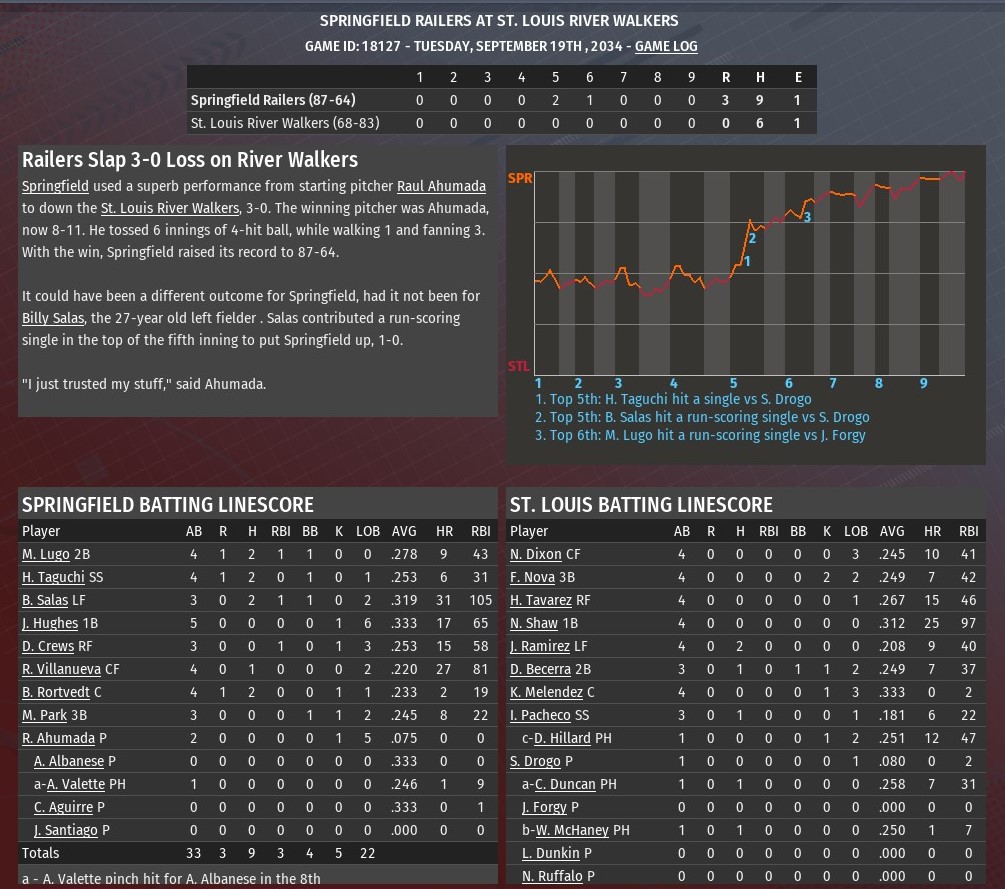The width and height of the screenshot is (1005, 889).
Task: Click K. Melendez in the batting table
Action: pyautogui.click(x=546, y=692)
